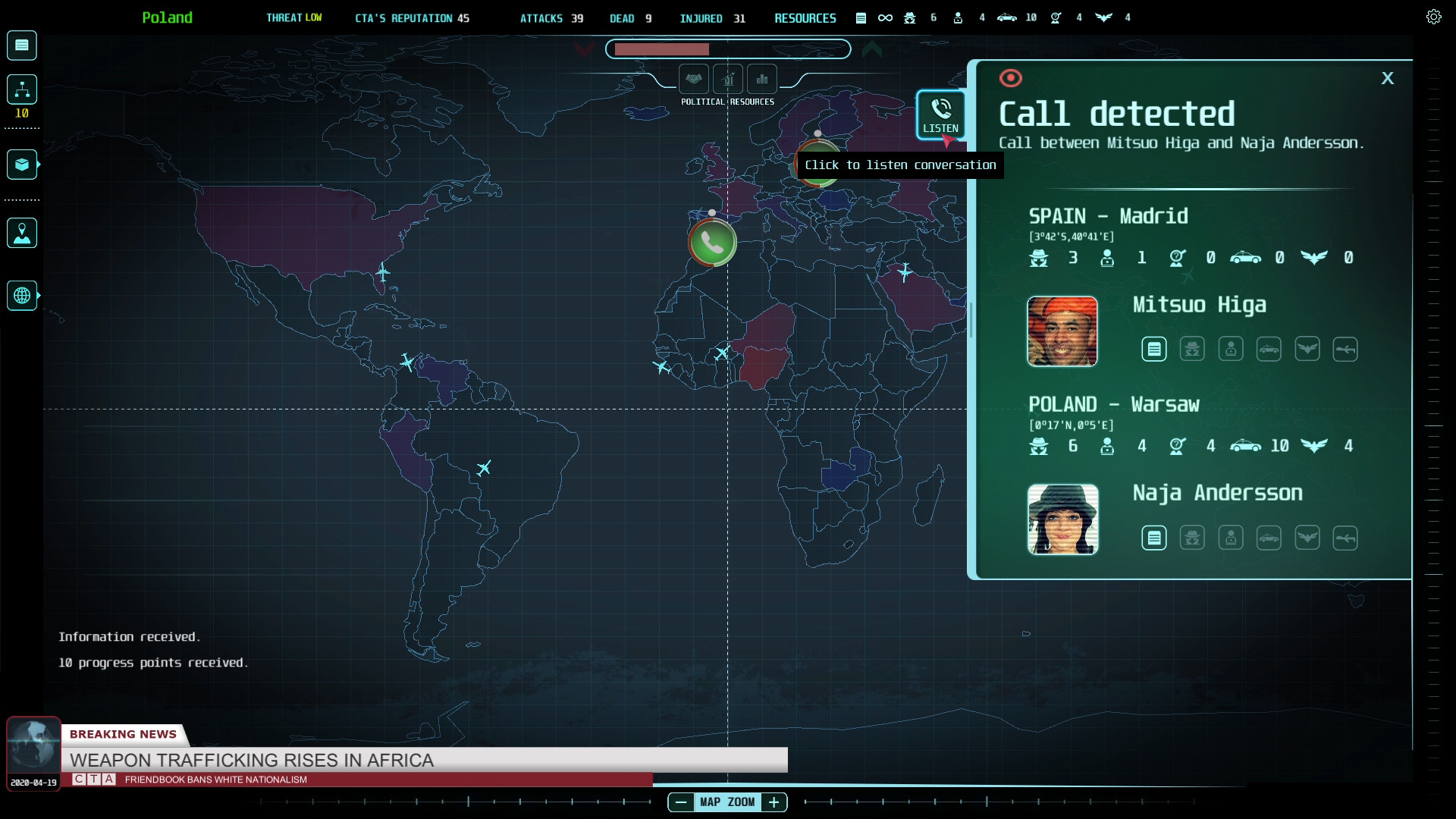Open the settings gear in the top-right corner
Viewport: 1456px width, 819px height.
1433,16
